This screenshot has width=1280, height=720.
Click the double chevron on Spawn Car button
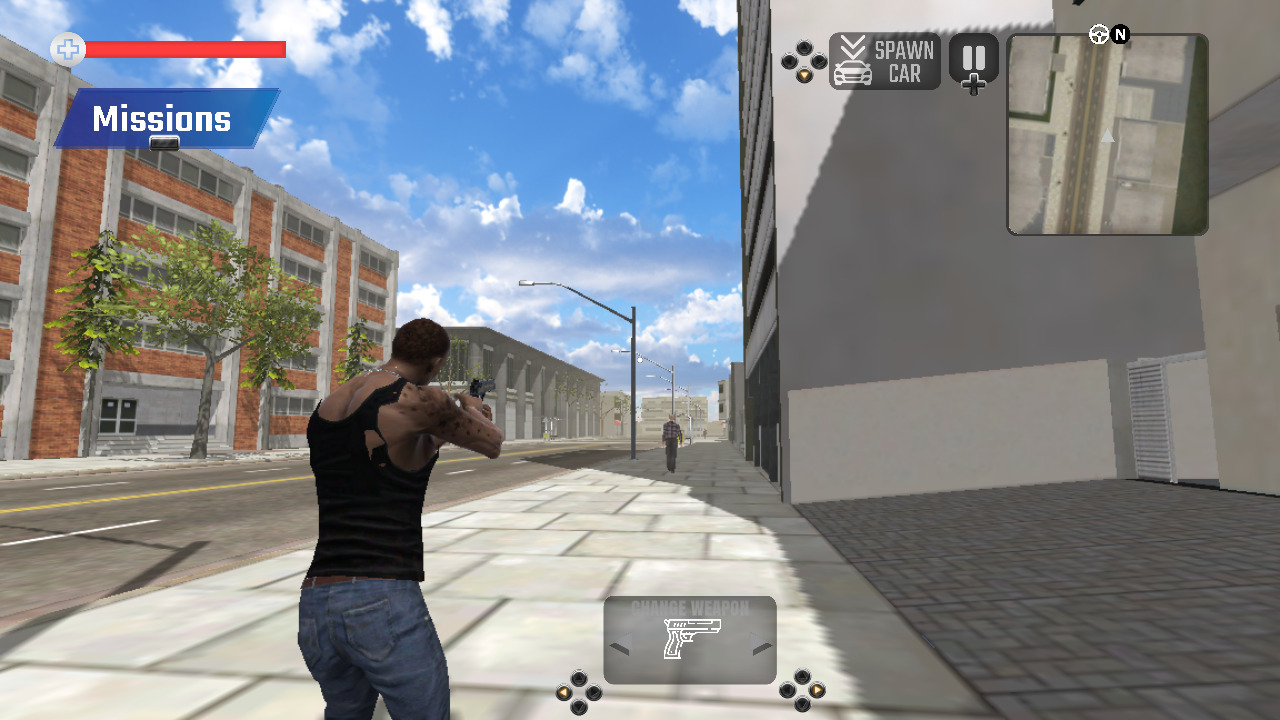(852, 47)
